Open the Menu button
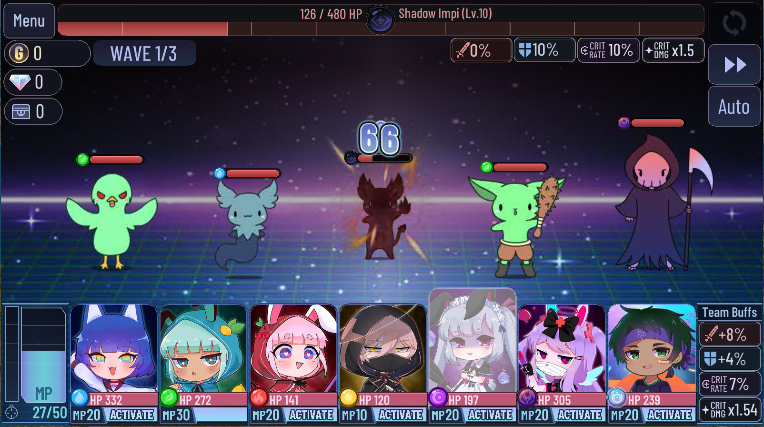This screenshot has width=764, height=427. [x=28, y=20]
